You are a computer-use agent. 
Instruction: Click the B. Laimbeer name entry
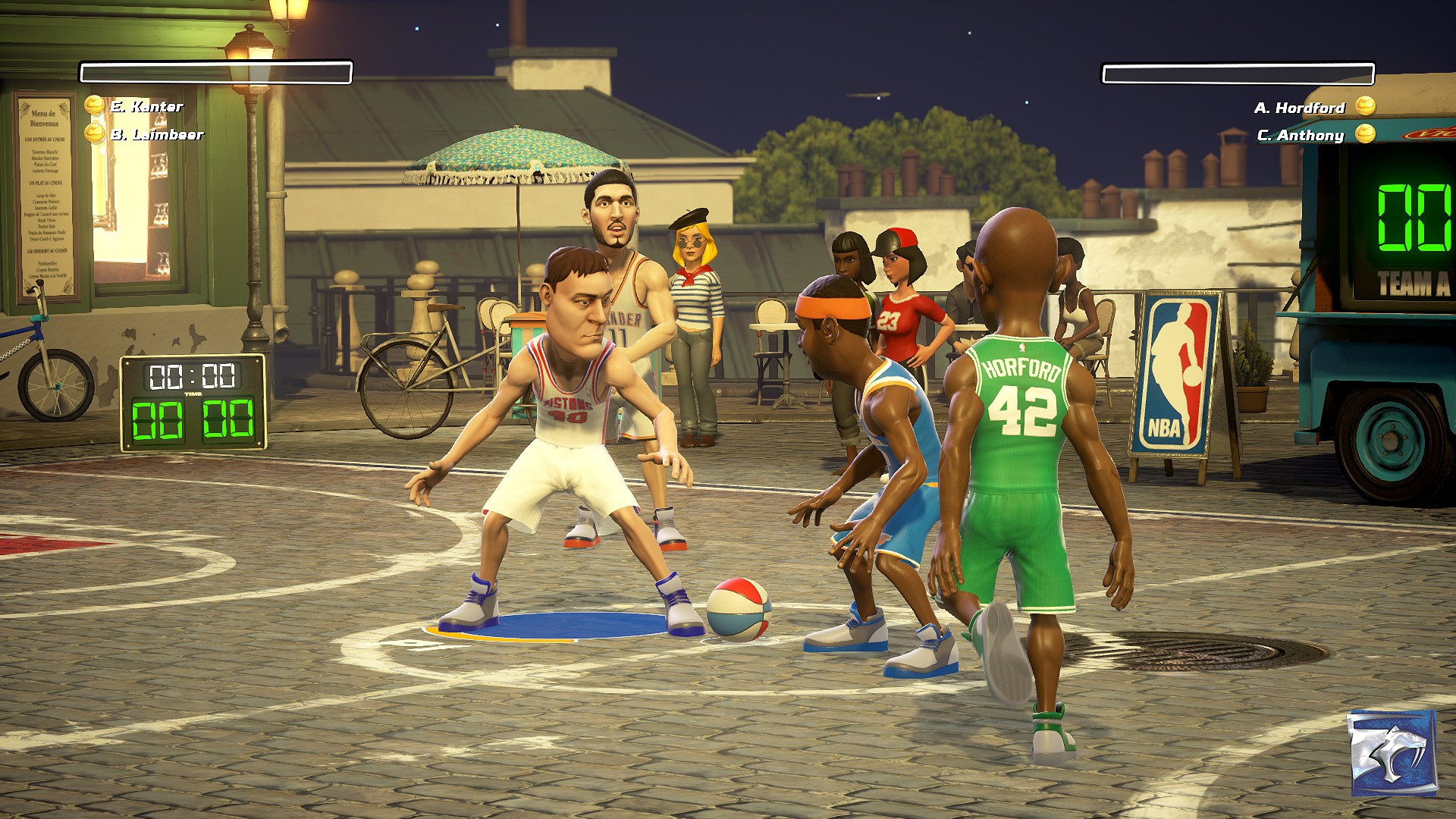tap(157, 136)
